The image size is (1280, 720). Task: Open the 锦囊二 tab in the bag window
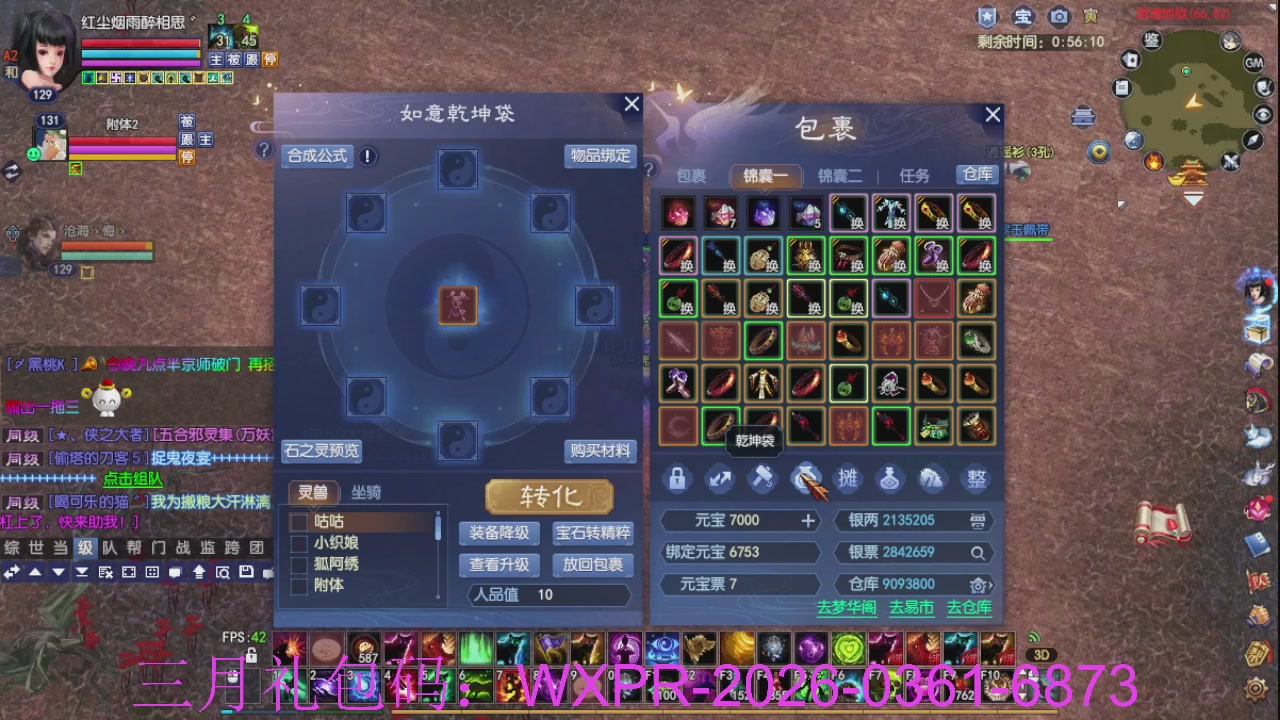pyautogui.click(x=842, y=175)
